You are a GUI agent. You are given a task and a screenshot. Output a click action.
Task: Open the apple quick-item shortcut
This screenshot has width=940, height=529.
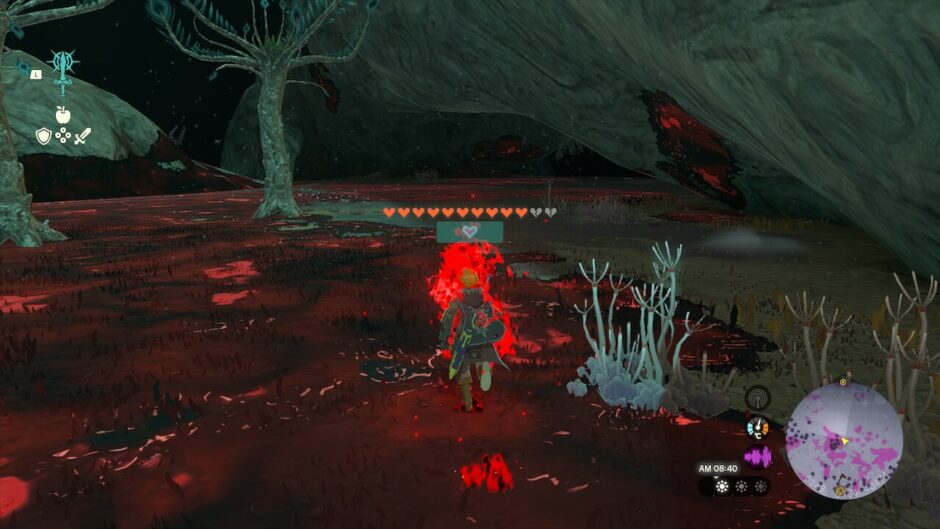click(x=62, y=116)
